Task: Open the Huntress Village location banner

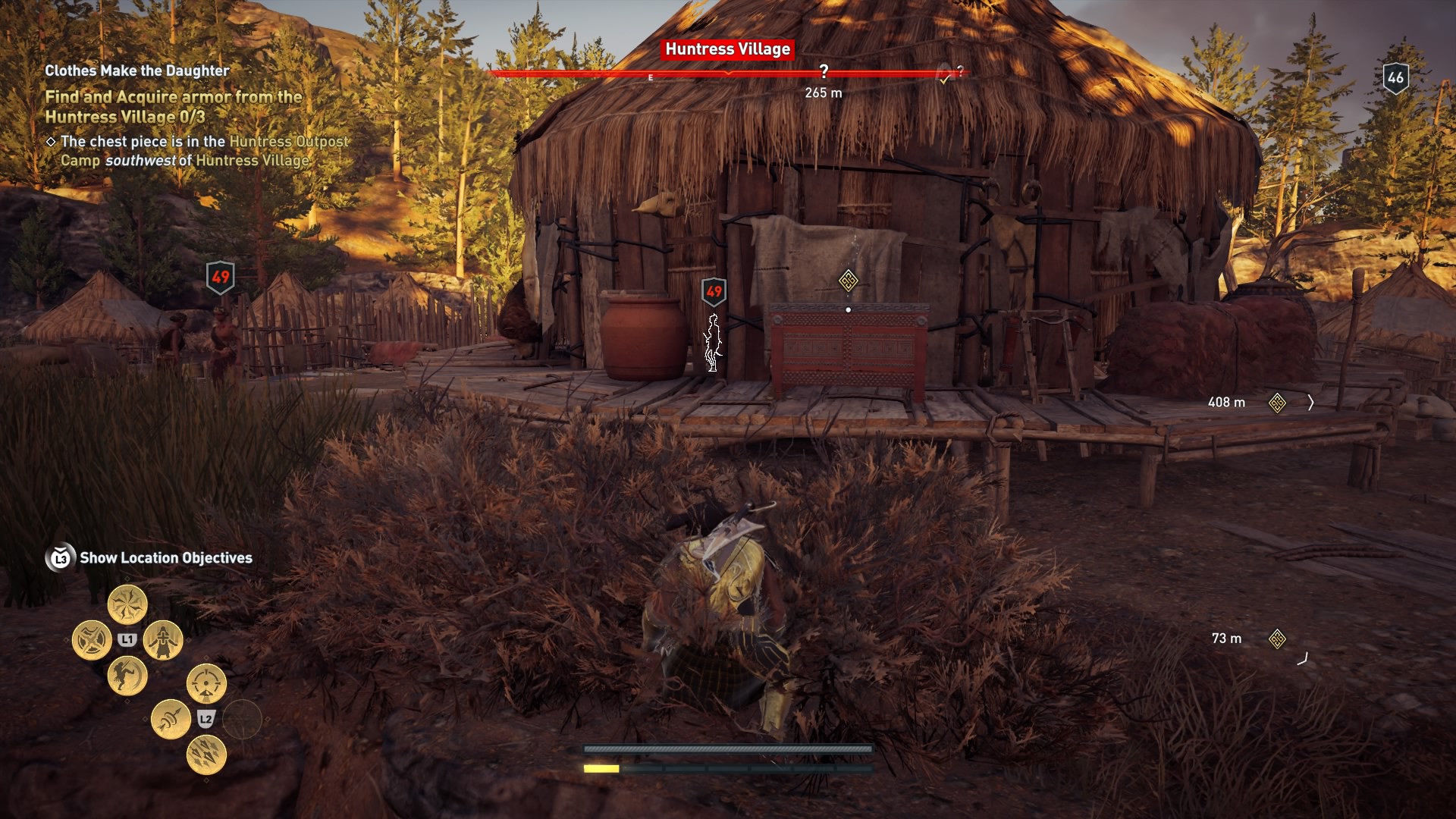Action: point(726,50)
